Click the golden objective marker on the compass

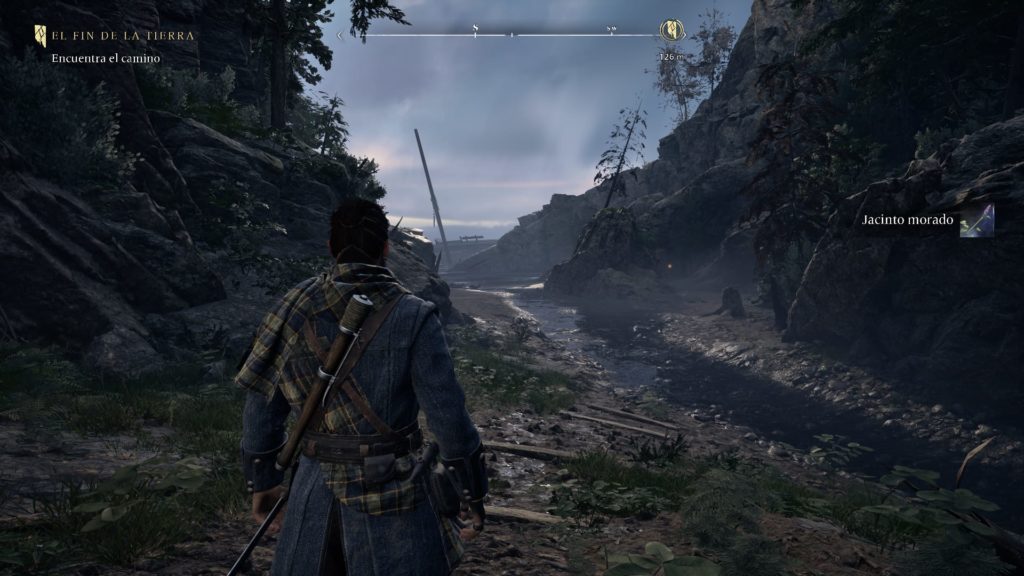672,31
